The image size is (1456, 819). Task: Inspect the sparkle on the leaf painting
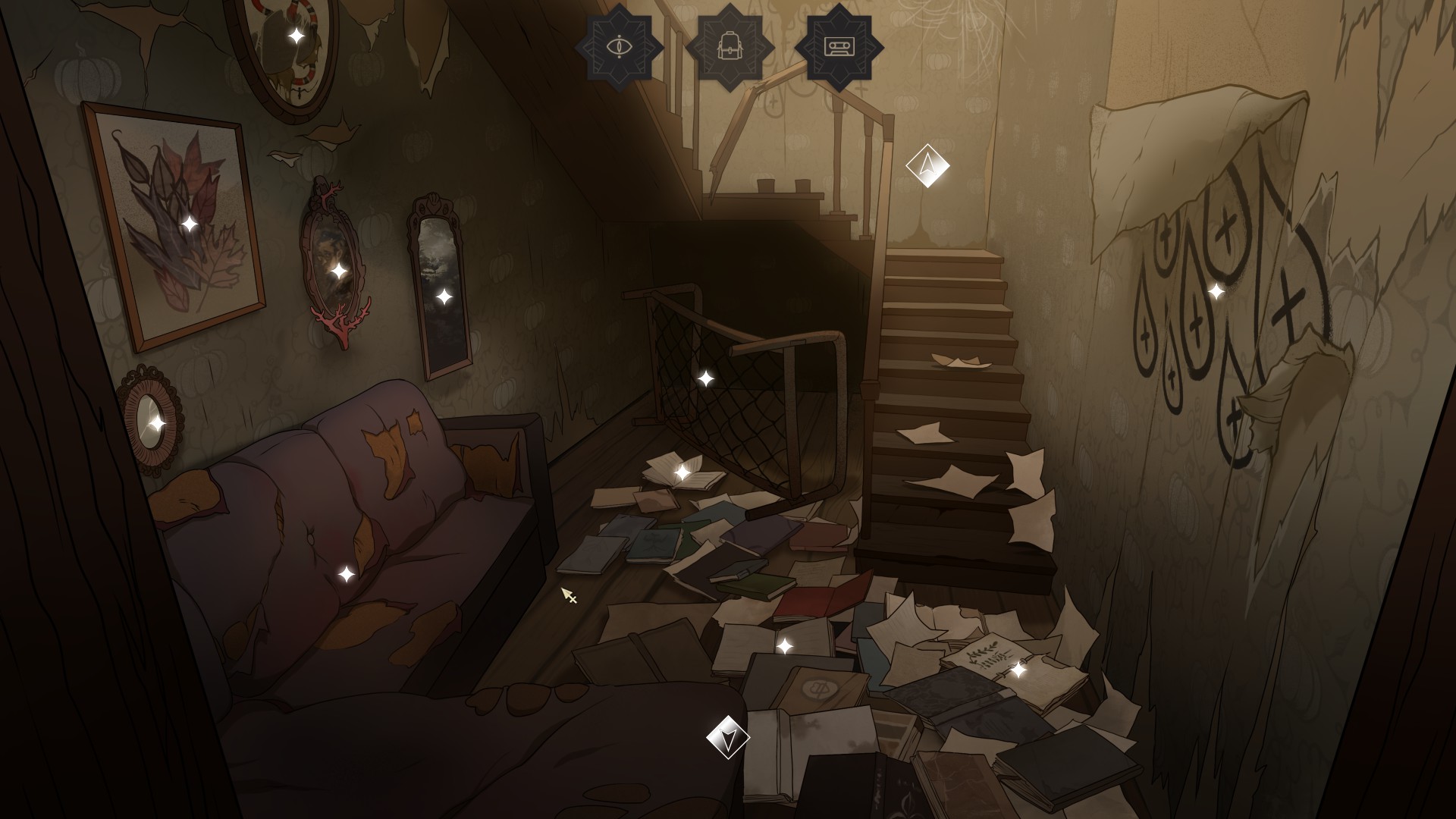pyautogui.click(x=190, y=224)
